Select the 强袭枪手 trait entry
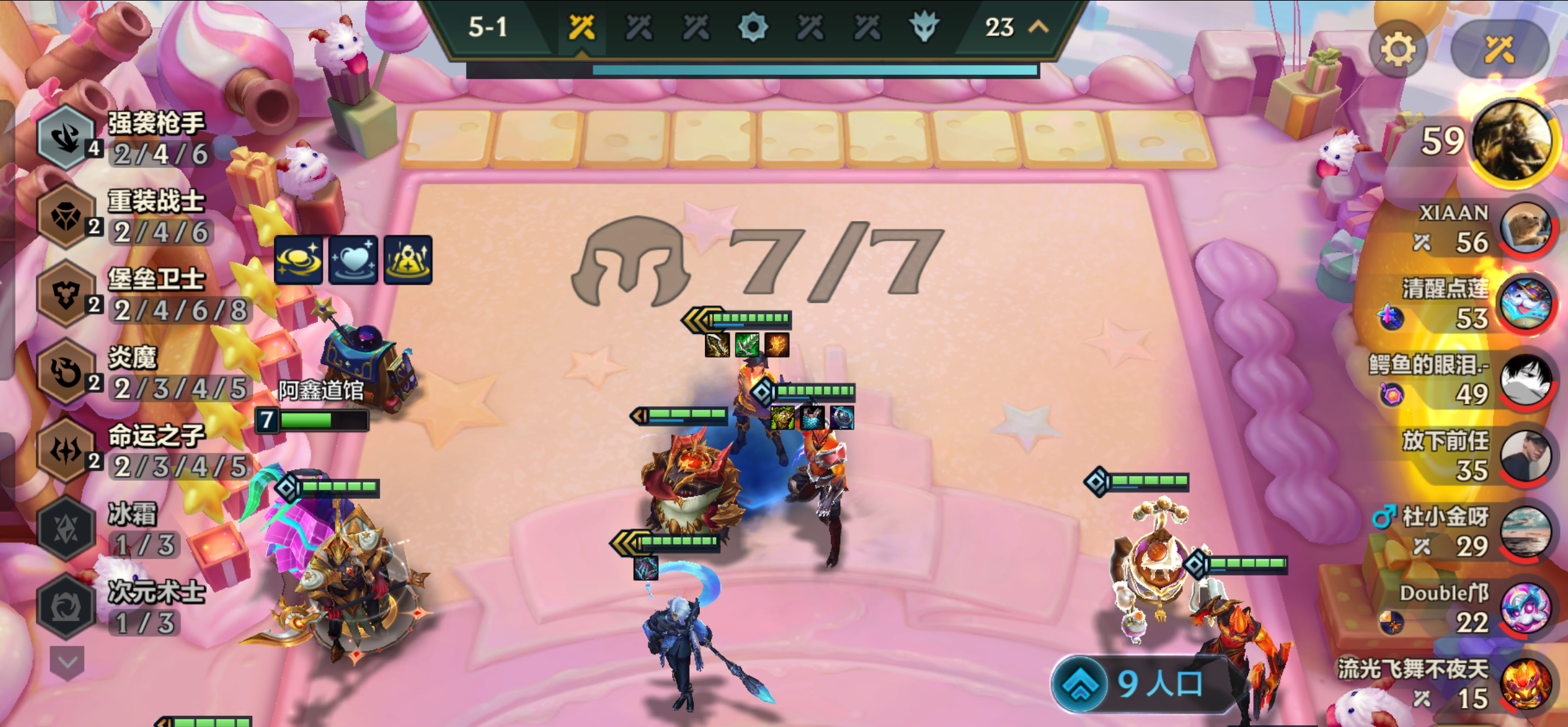This screenshot has height=727, width=1568. (x=123, y=138)
